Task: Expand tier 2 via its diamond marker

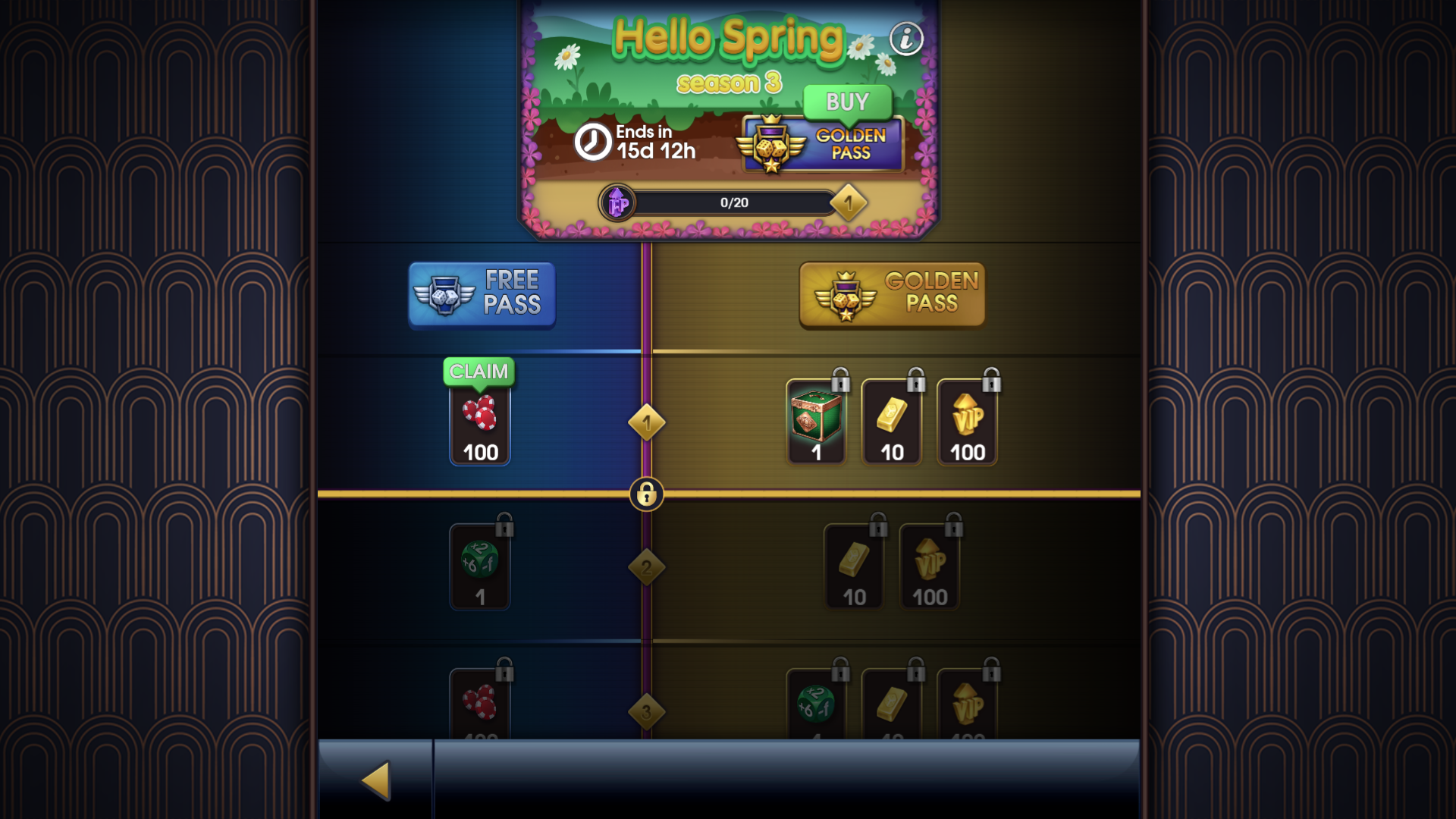Action: tap(646, 567)
